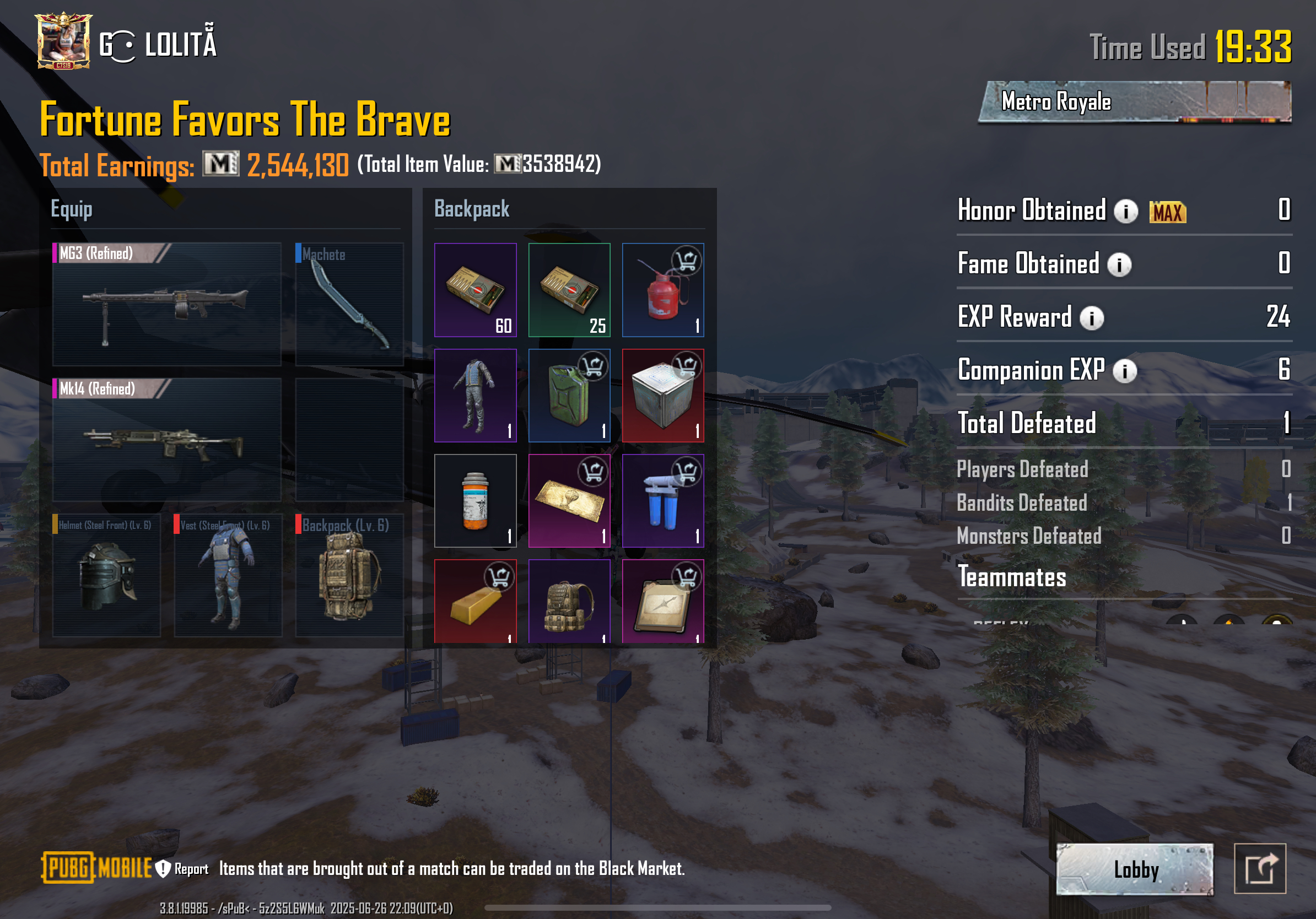The image size is (1316, 919).
Task: Choose the green jerry can item
Action: coord(569,396)
